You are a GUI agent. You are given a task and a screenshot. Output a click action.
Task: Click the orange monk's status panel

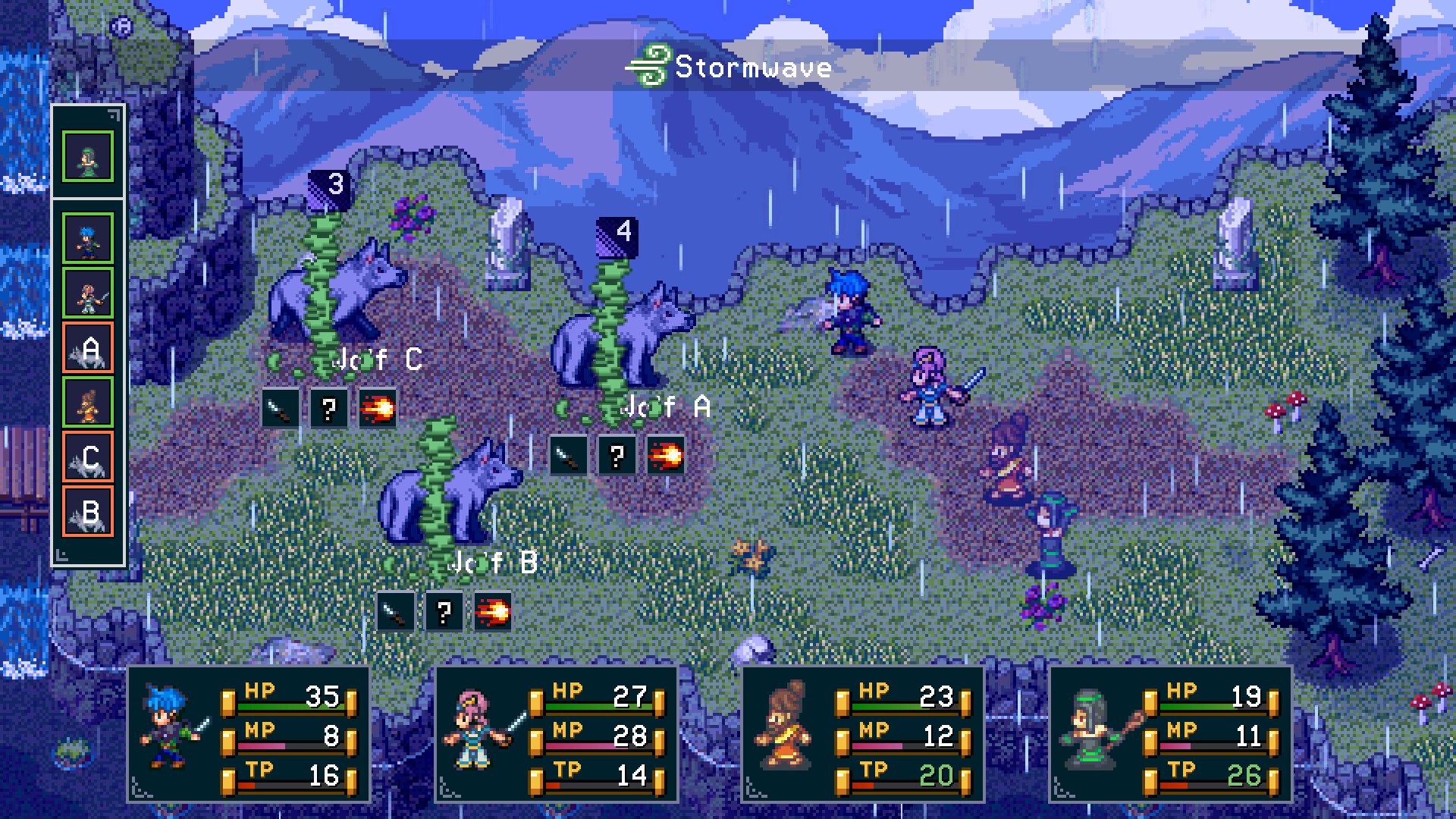[863, 734]
